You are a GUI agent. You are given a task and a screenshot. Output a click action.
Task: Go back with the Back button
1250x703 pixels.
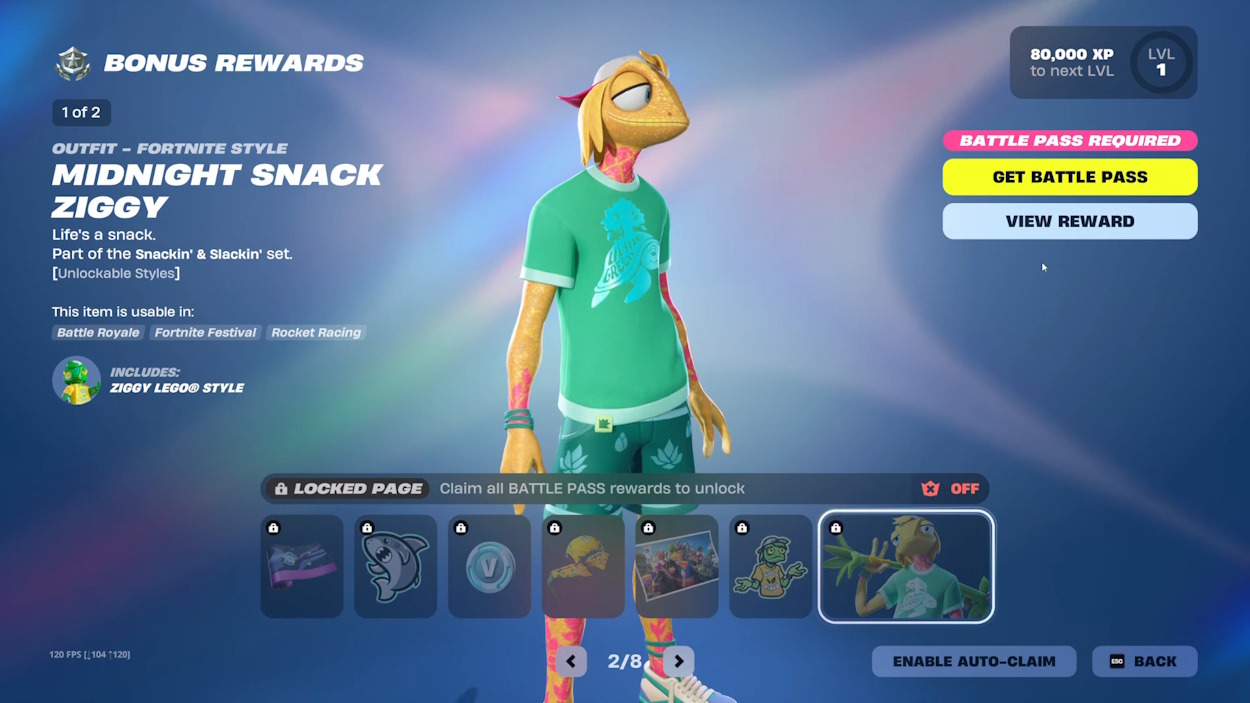coord(1144,661)
